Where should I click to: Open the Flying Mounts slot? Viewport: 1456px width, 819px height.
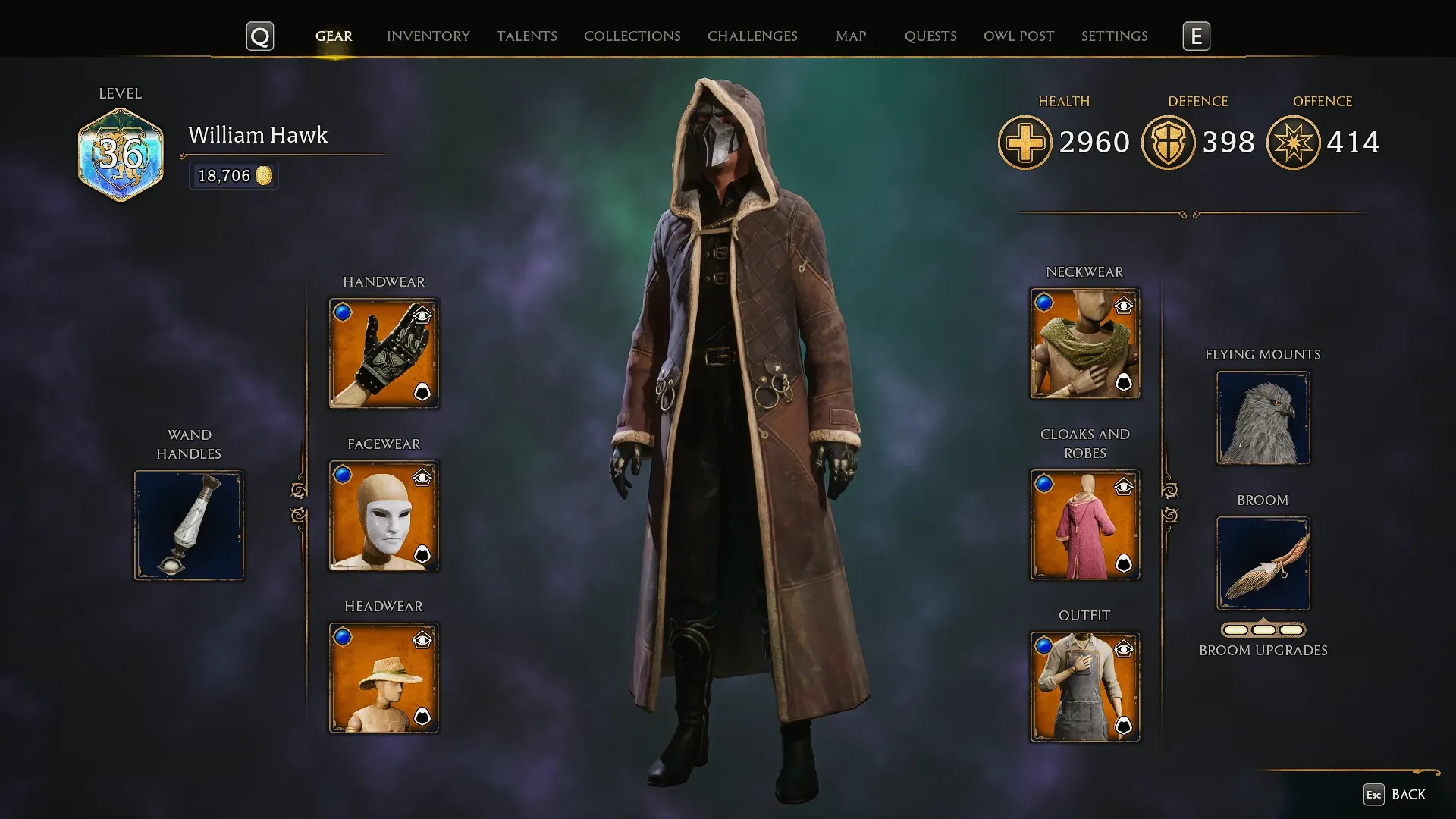(x=1263, y=418)
